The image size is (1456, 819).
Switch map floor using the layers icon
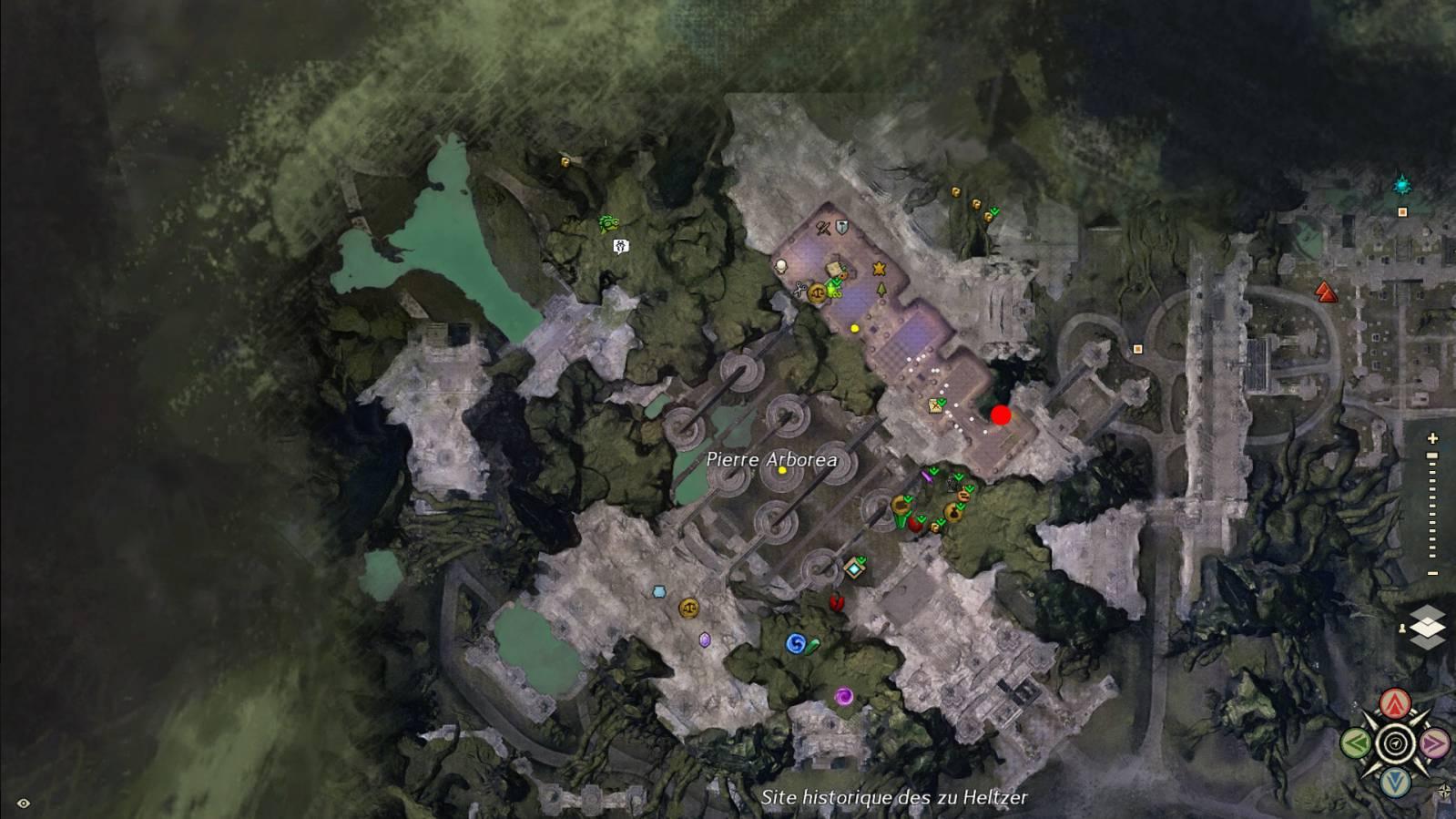click(1427, 627)
